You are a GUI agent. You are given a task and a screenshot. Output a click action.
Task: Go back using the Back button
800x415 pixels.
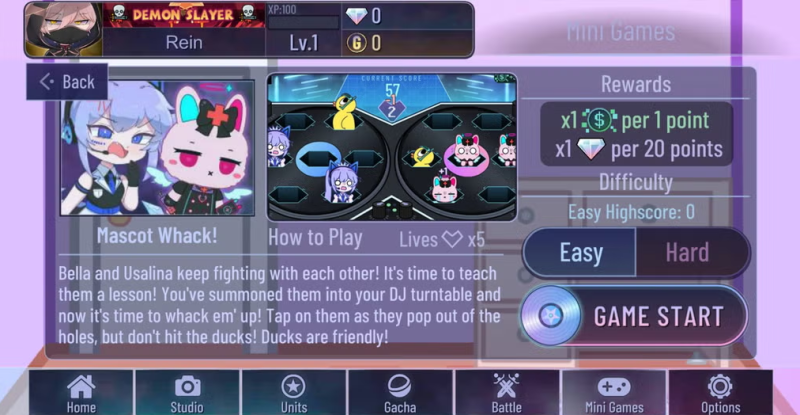(x=67, y=82)
